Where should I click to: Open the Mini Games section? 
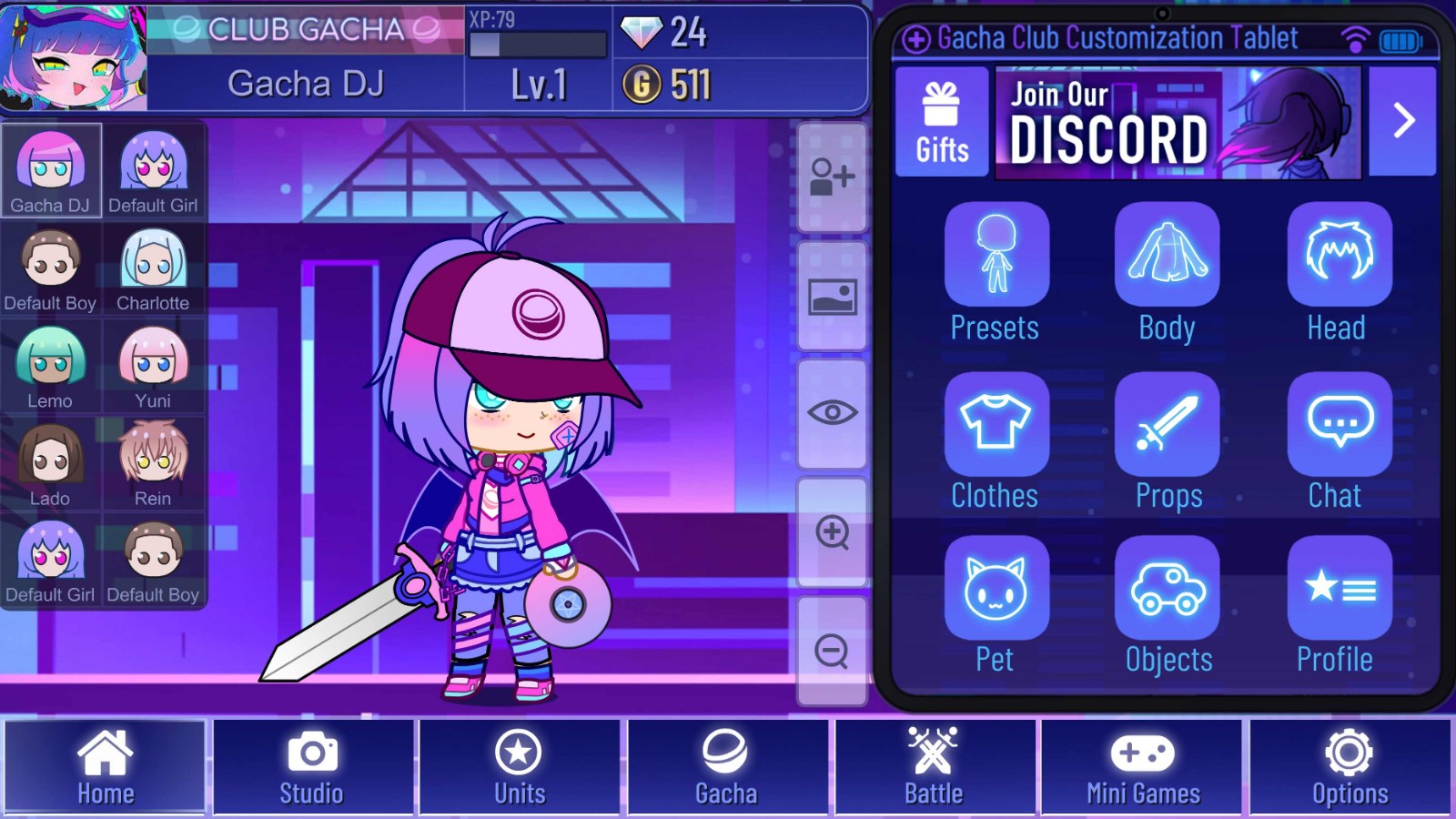click(x=1141, y=766)
